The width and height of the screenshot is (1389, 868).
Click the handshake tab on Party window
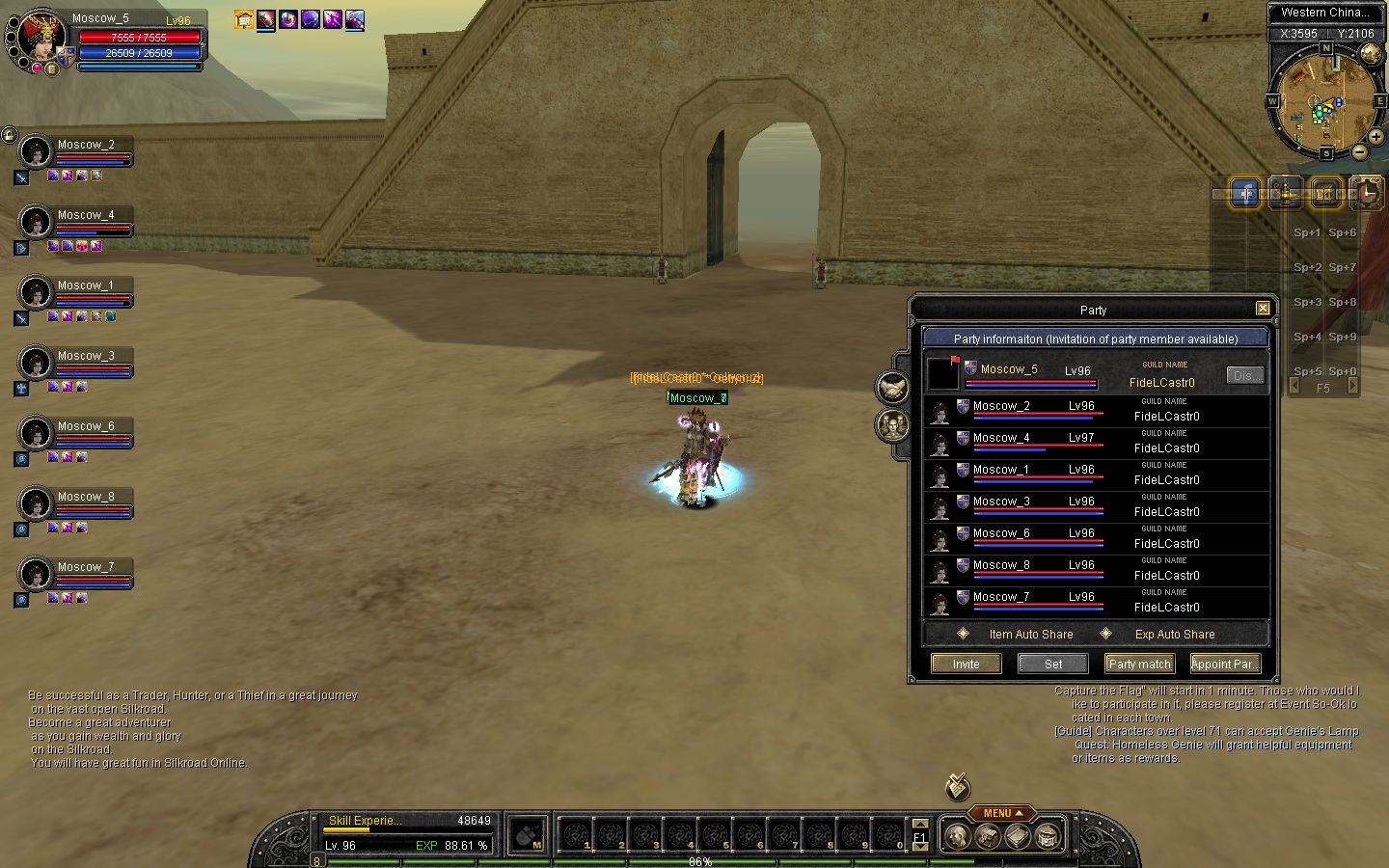(x=892, y=388)
